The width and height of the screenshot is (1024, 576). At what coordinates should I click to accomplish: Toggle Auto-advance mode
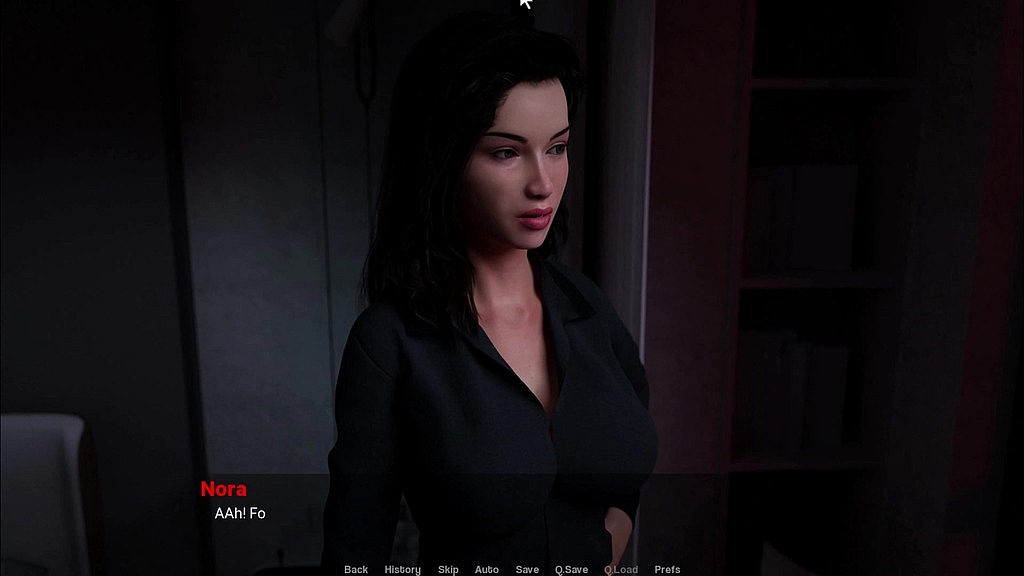click(x=487, y=570)
